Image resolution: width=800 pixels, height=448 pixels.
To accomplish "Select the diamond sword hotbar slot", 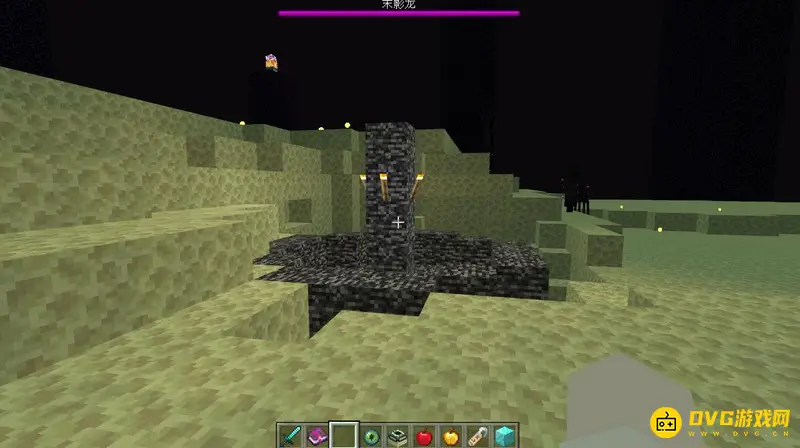I will [x=291, y=435].
